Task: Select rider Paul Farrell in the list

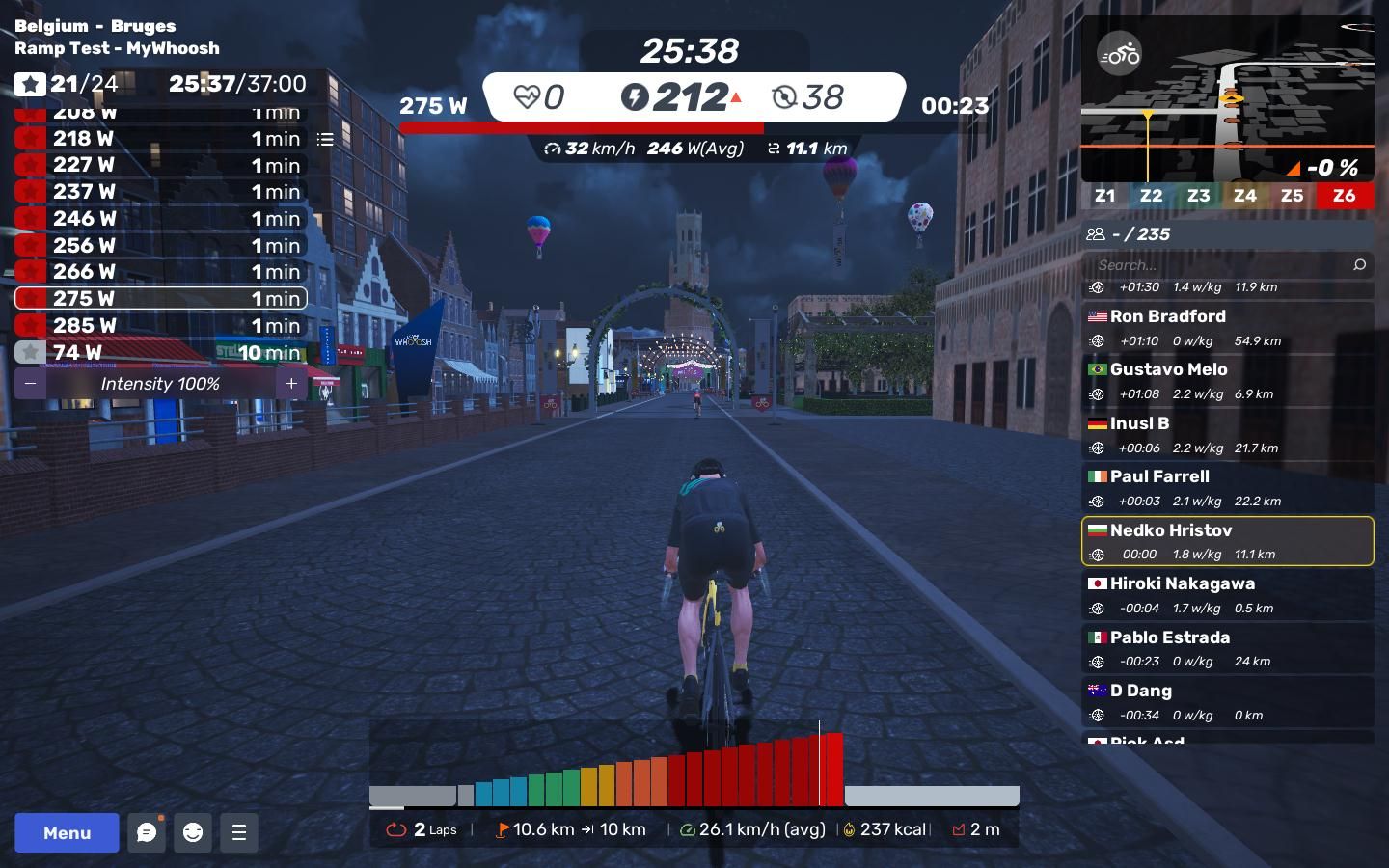Action: pos(1227,488)
